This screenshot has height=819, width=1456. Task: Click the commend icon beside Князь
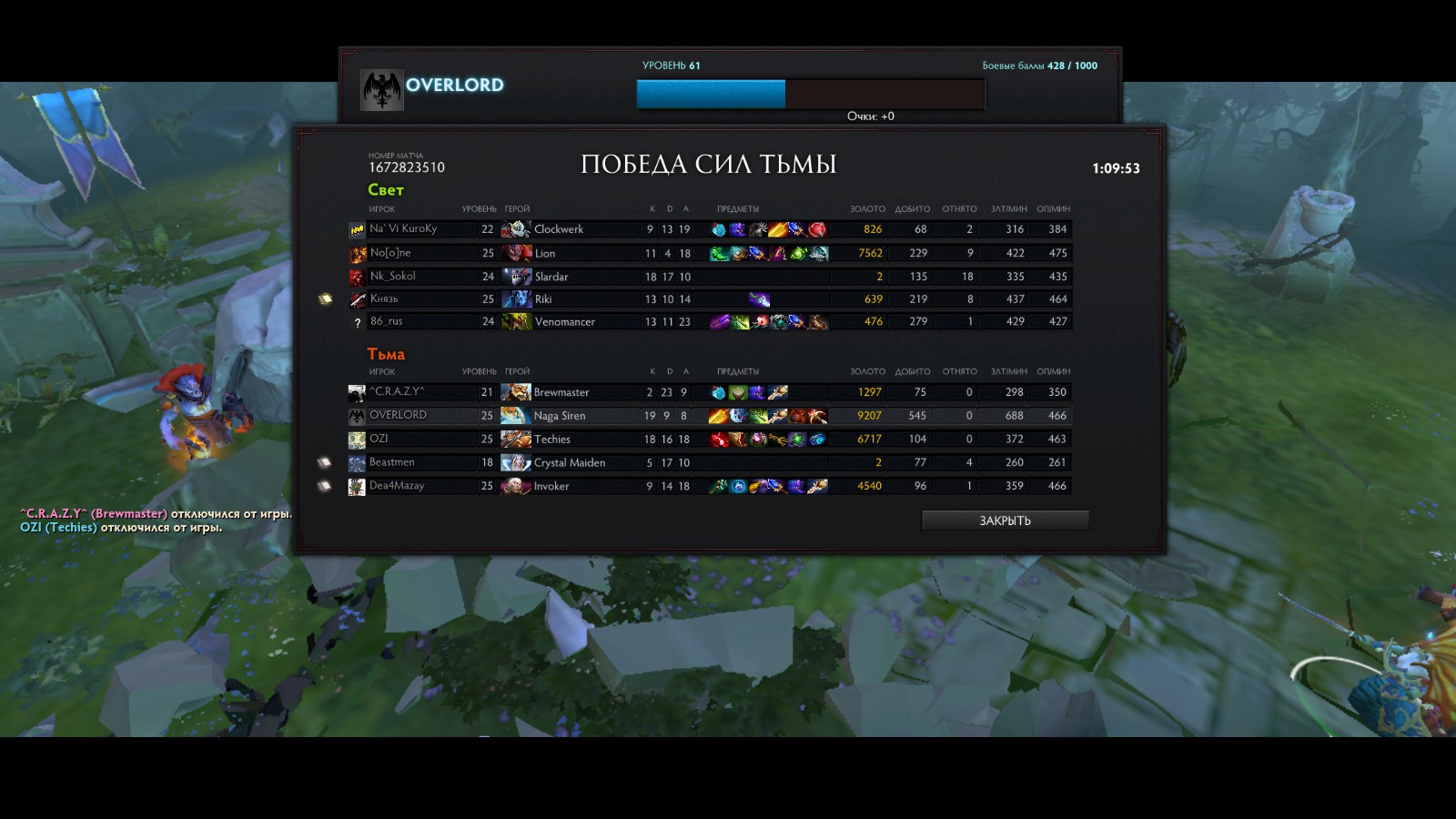coord(325,299)
